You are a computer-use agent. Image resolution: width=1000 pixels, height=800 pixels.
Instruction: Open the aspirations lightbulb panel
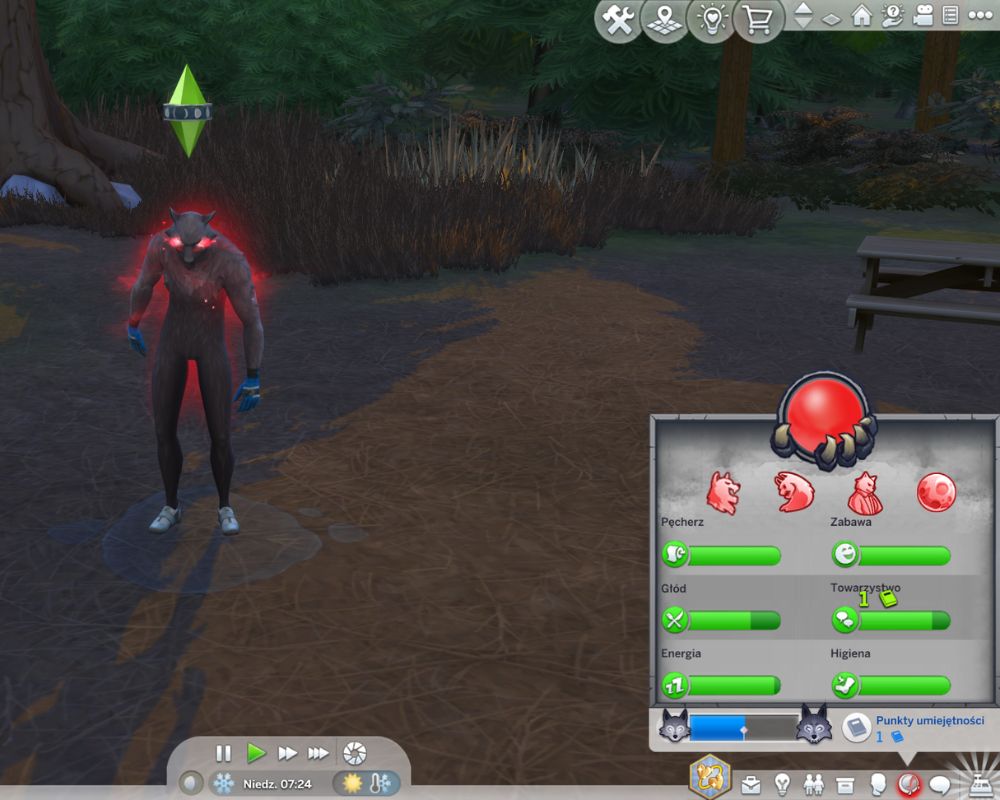click(783, 784)
